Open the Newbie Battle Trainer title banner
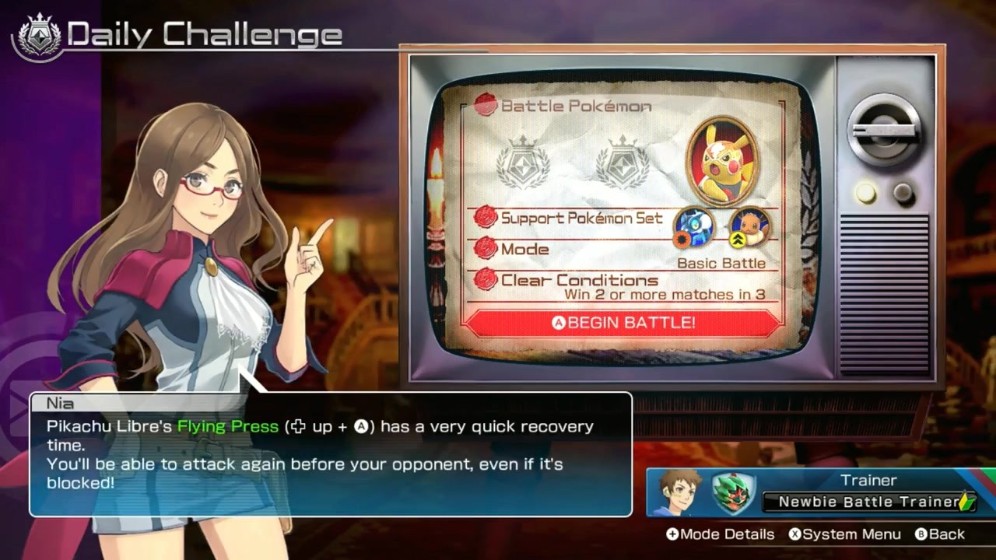 (x=868, y=502)
